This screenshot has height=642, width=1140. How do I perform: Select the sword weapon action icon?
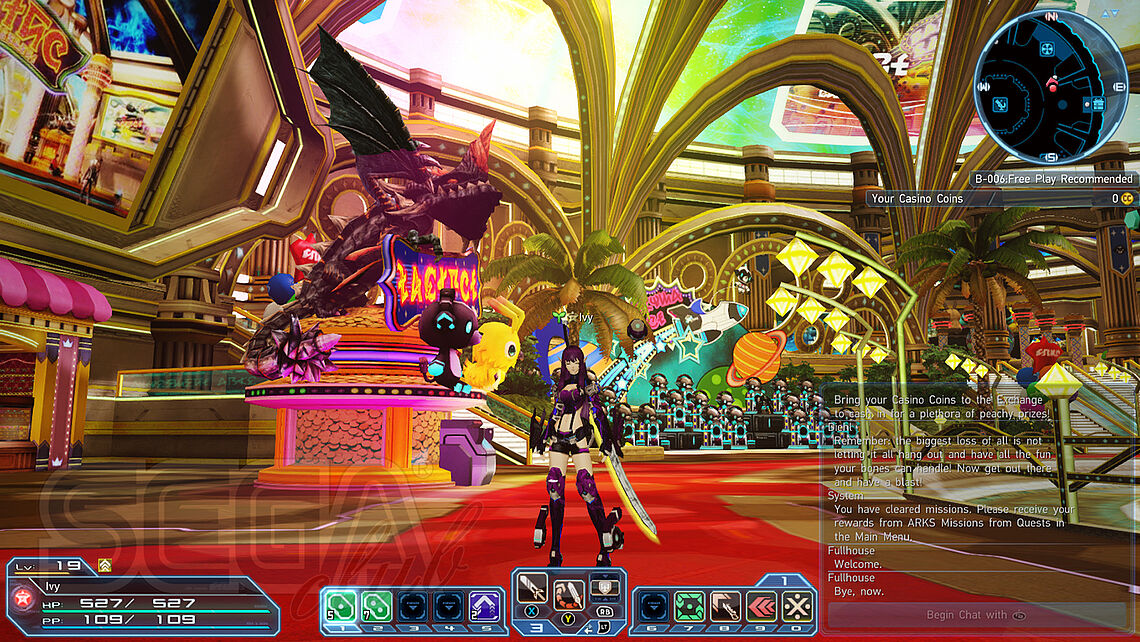click(x=532, y=588)
